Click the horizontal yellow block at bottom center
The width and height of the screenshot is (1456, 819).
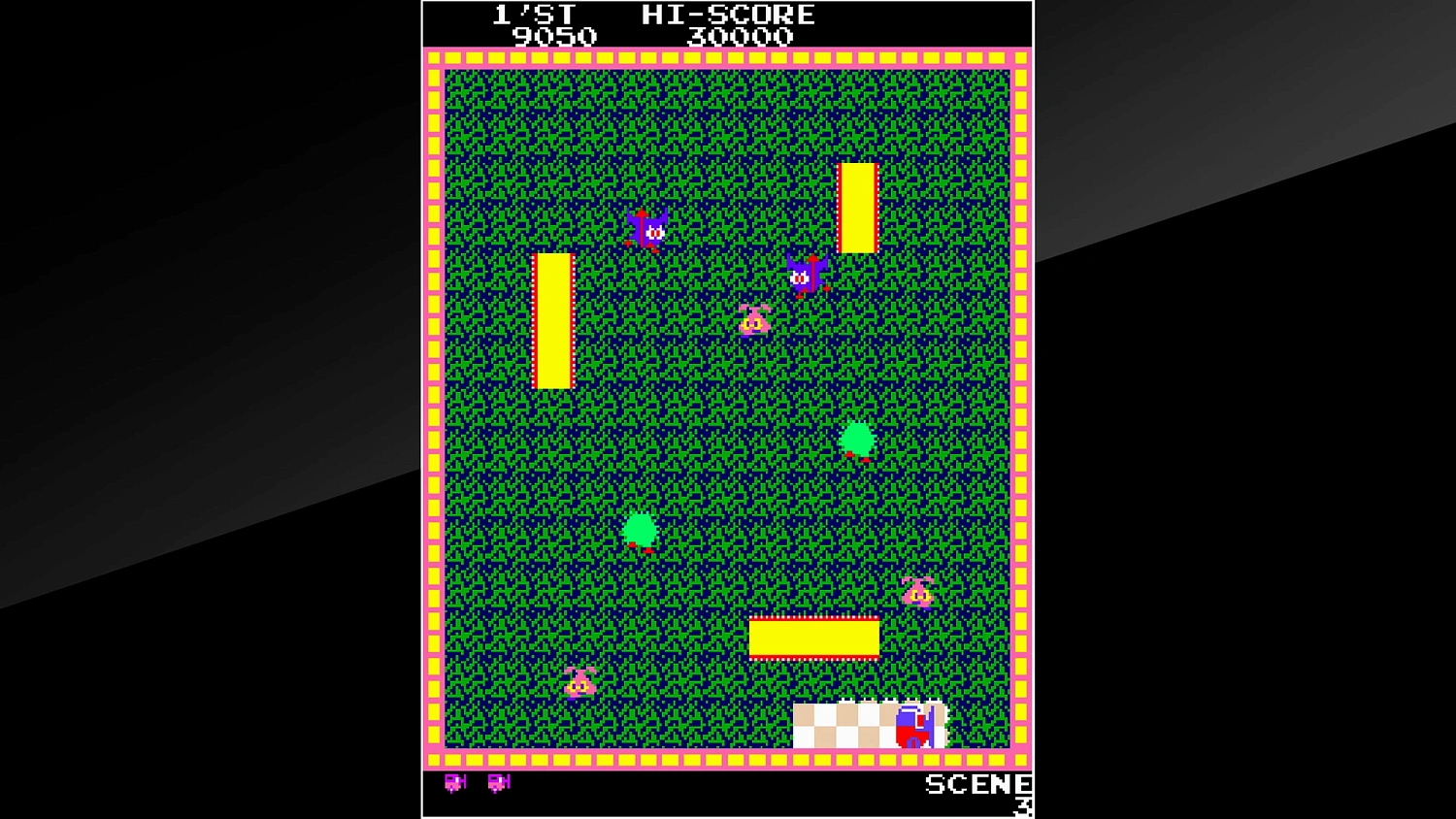[814, 636]
